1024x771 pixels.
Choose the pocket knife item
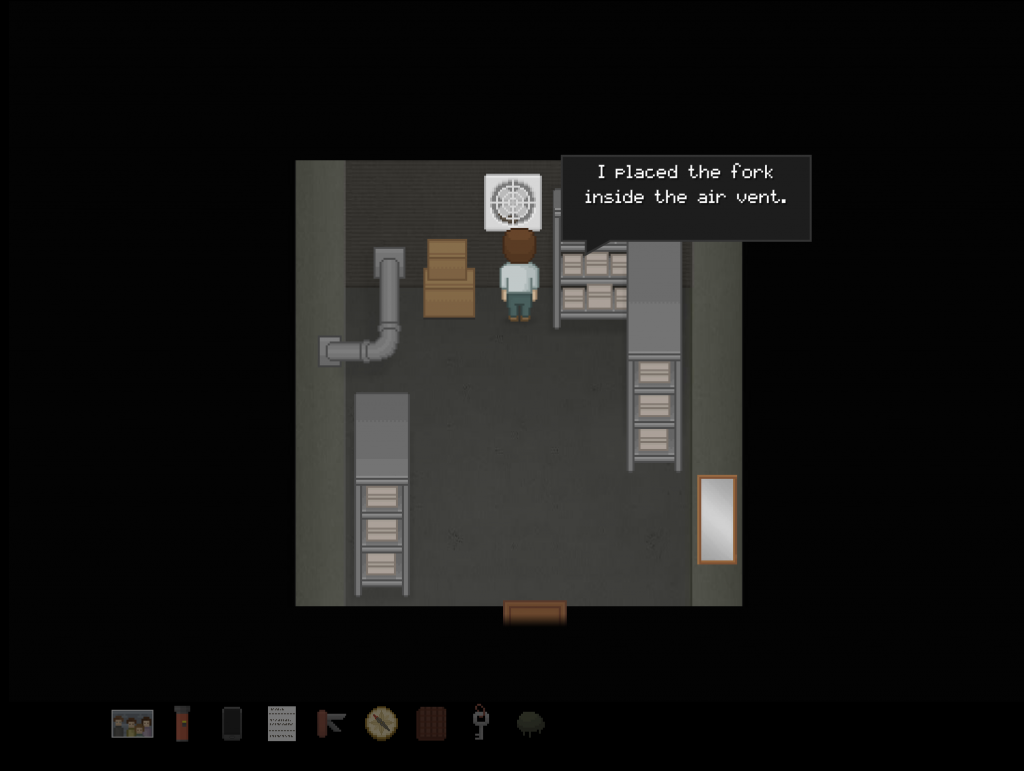pos(331,722)
